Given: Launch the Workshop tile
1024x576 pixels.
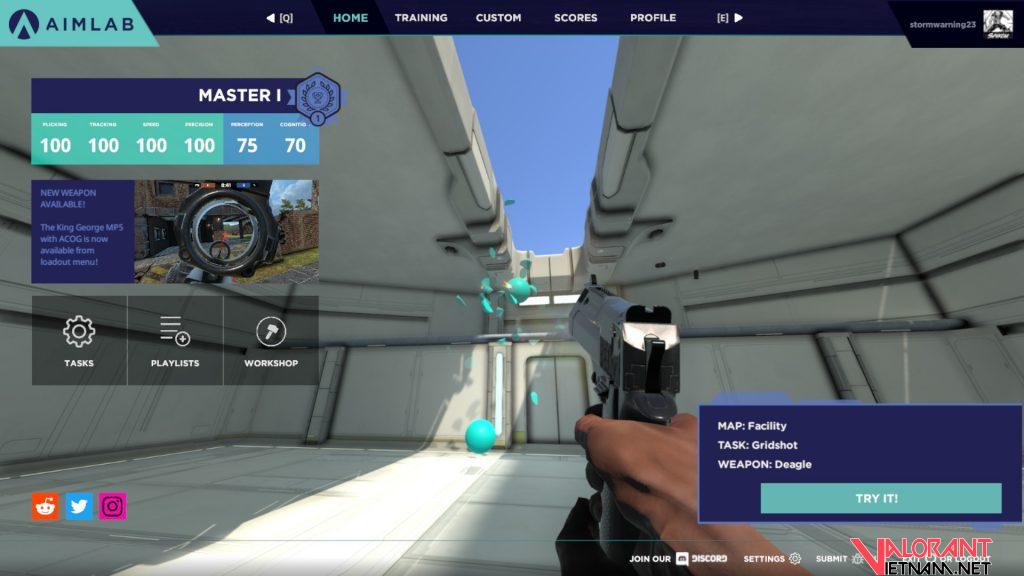Looking at the screenshot, I should pyautogui.click(x=271, y=340).
